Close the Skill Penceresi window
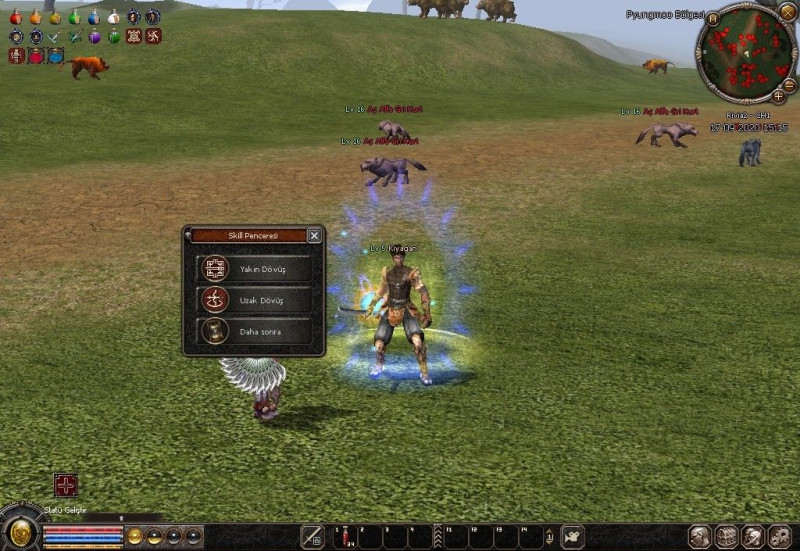 pyautogui.click(x=314, y=236)
